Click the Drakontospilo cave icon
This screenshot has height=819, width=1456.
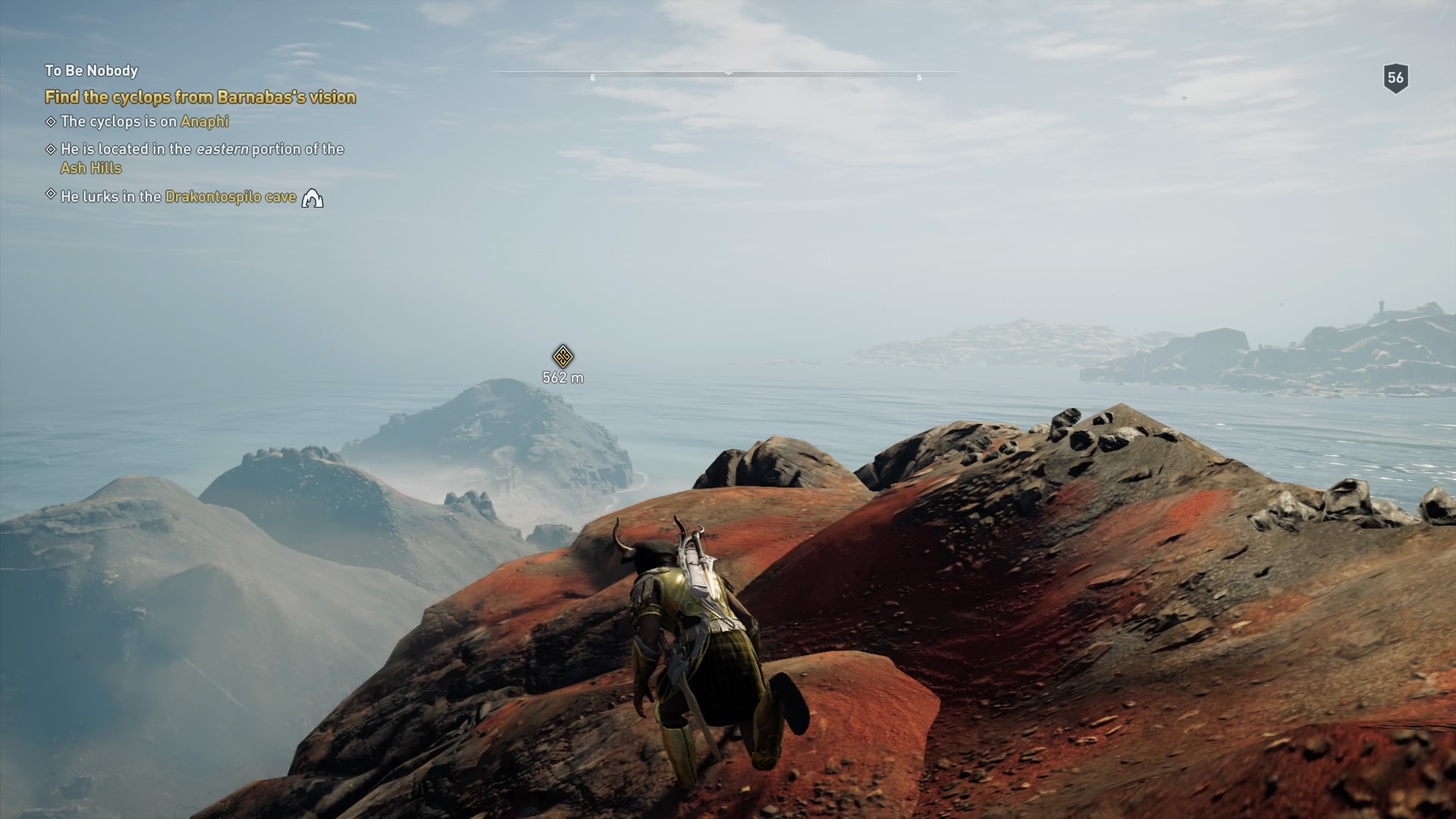pyautogui.click(x=312, y=199)
